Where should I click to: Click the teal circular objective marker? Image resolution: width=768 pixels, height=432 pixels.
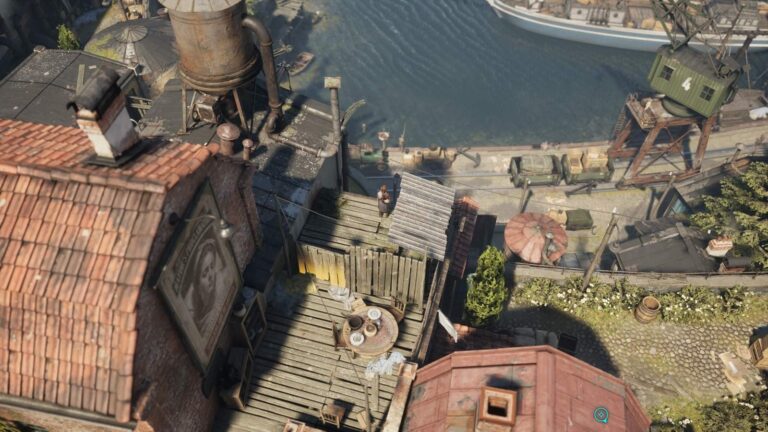point(601,414)
